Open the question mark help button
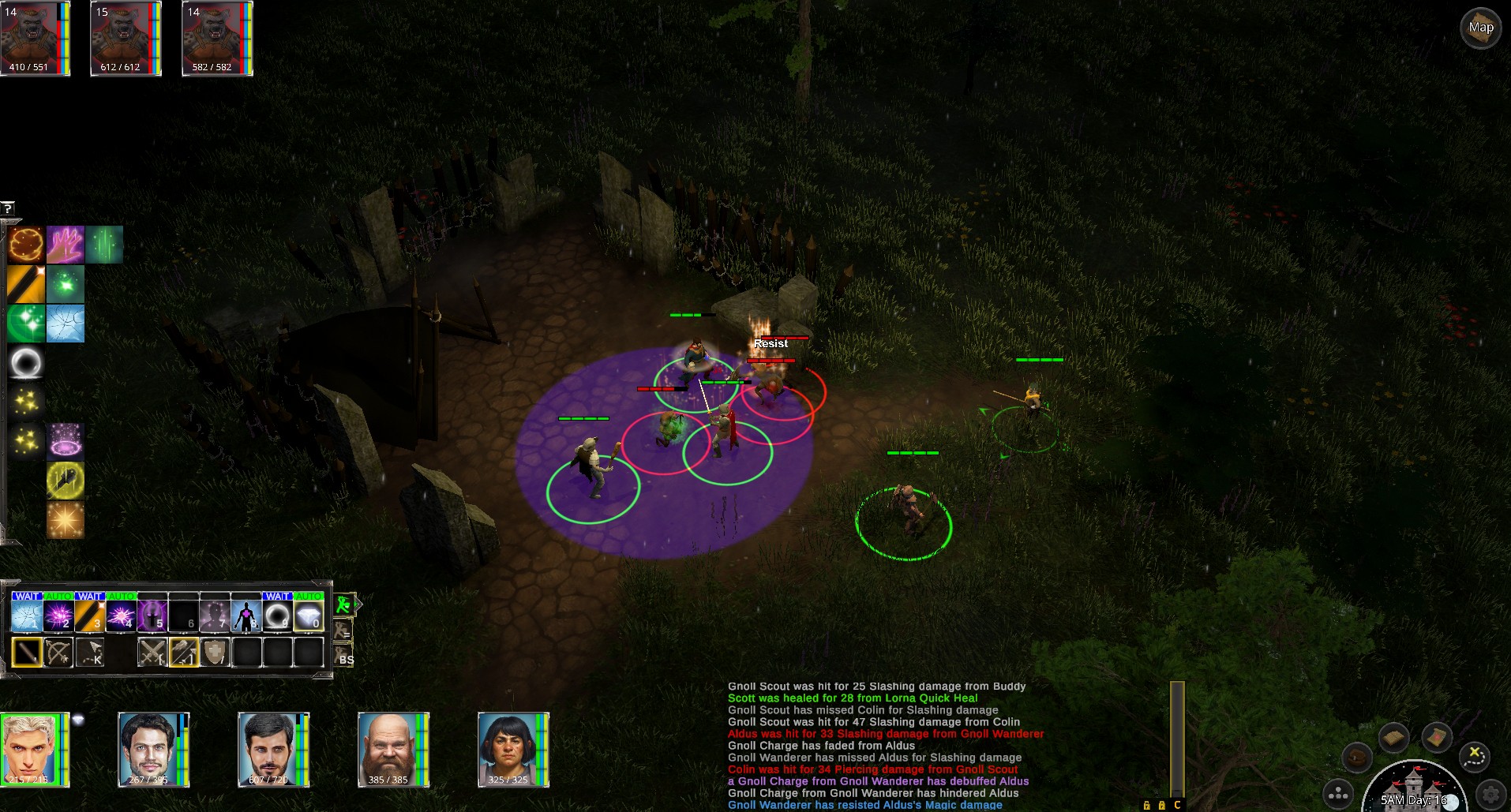This screenshot has width=1511, height=812. (8, 208)
